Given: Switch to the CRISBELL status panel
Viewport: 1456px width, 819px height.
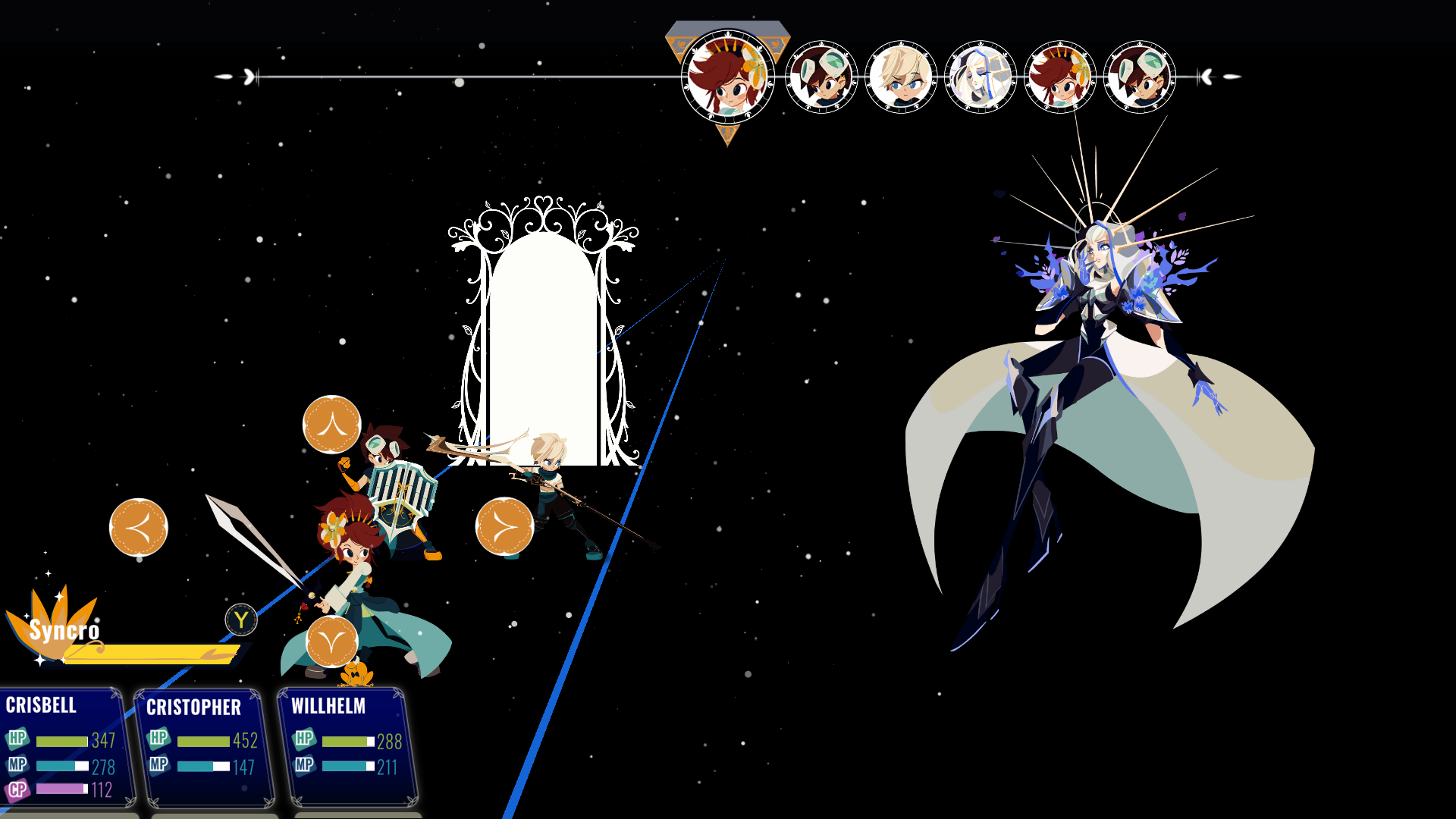Looking at the screenshot, I should click(x=61, y=747).
